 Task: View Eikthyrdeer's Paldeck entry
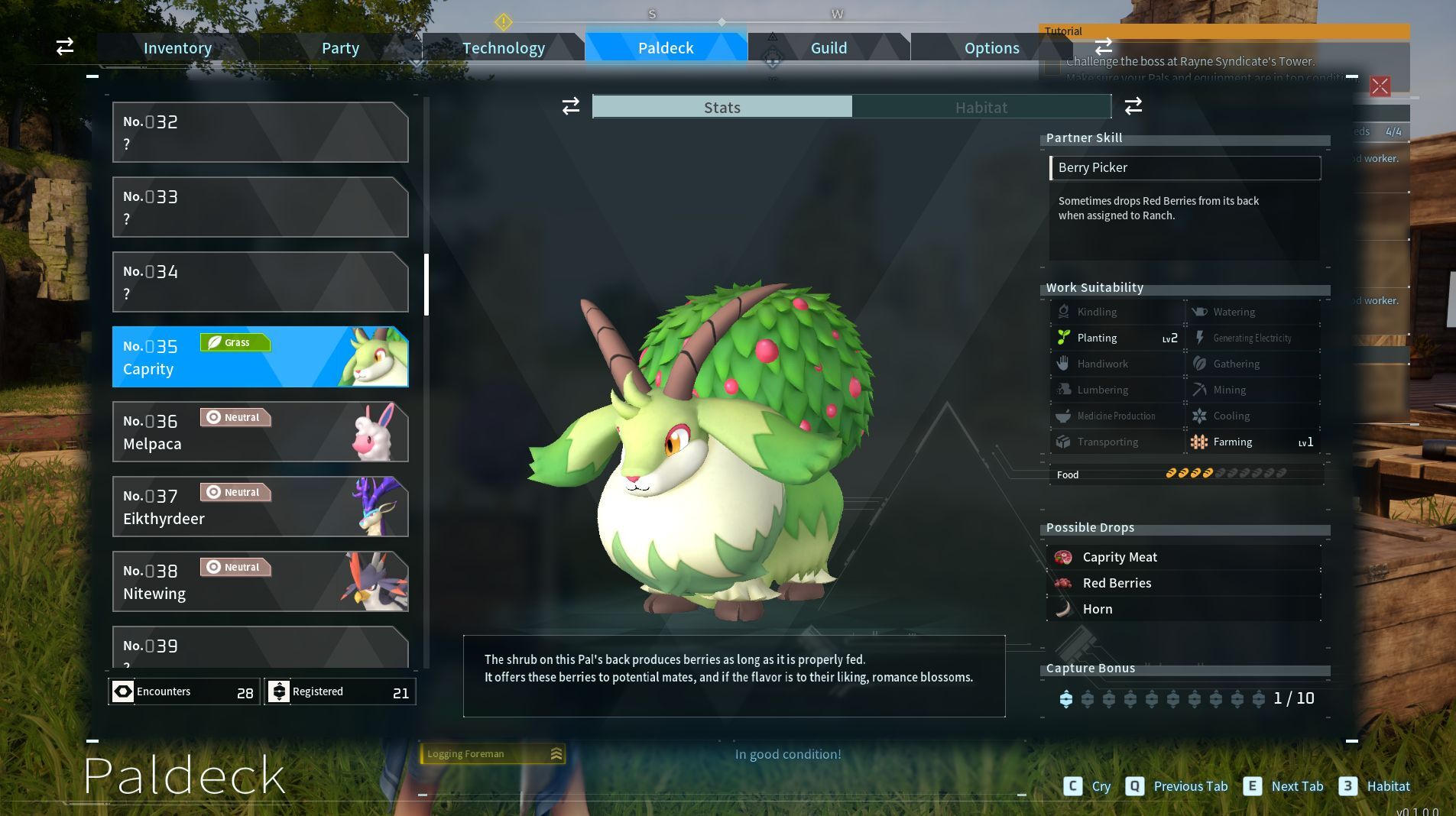(260, 507)
